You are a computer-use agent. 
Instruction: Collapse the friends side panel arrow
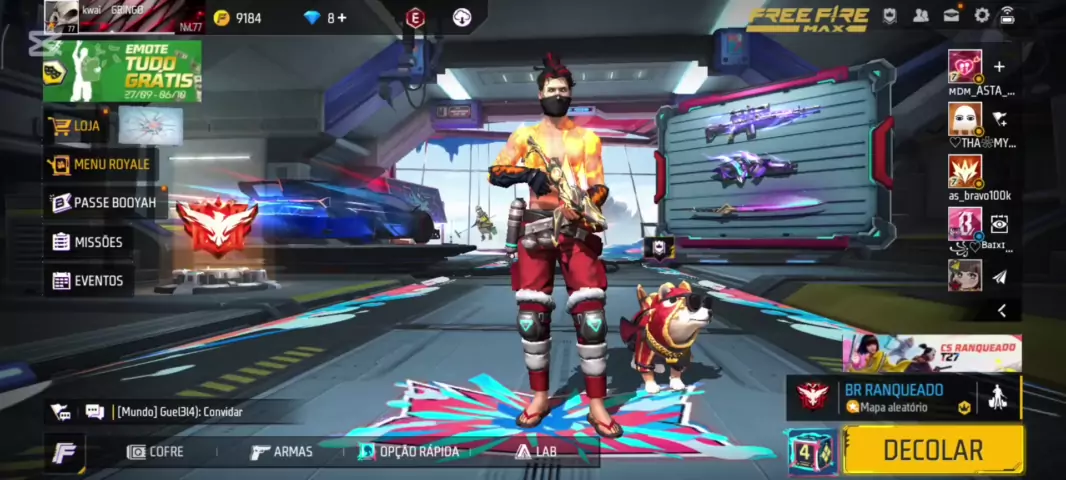pos(1001,311)
